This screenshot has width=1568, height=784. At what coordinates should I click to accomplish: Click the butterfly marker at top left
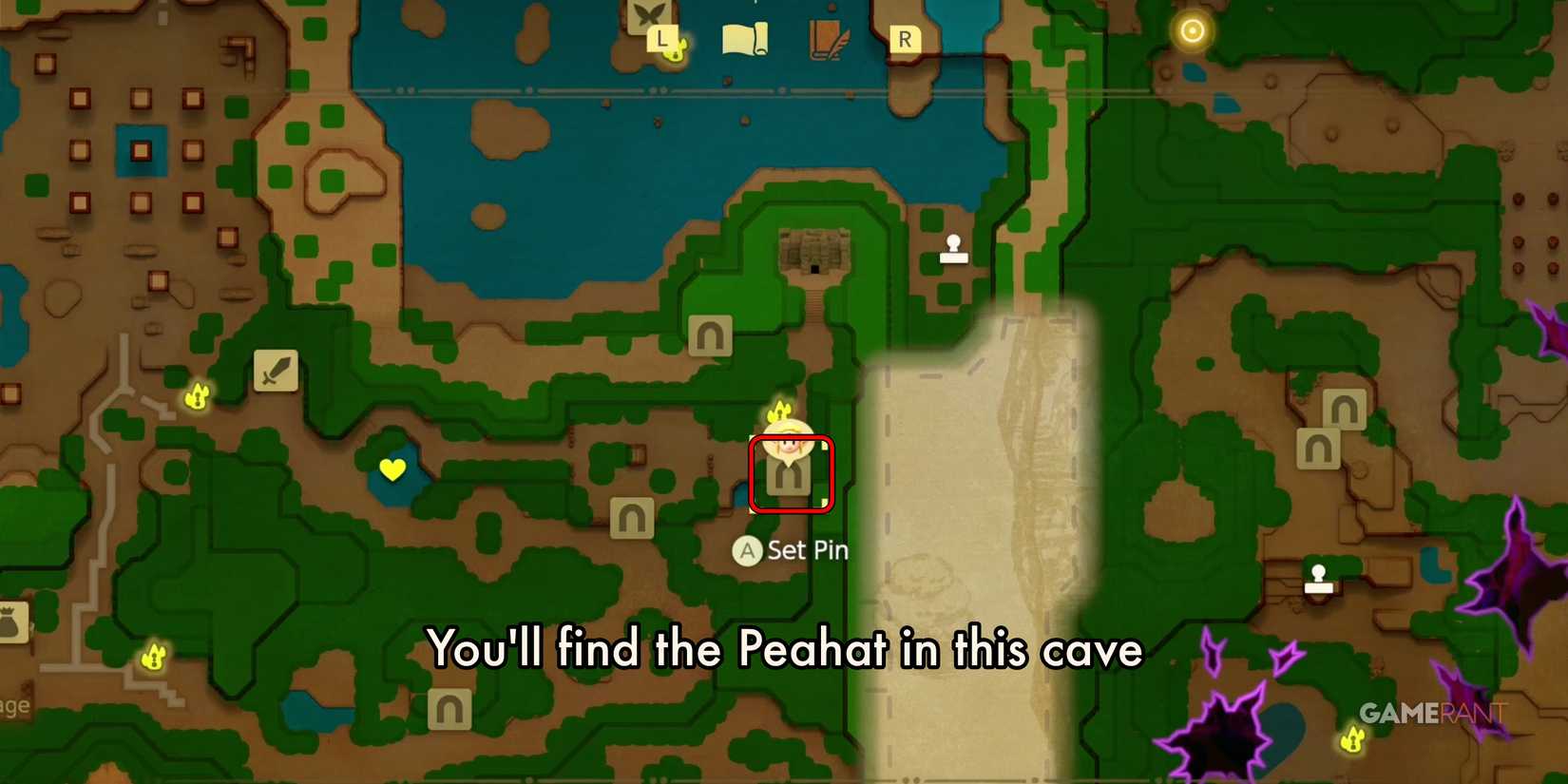tap(649, 15)
